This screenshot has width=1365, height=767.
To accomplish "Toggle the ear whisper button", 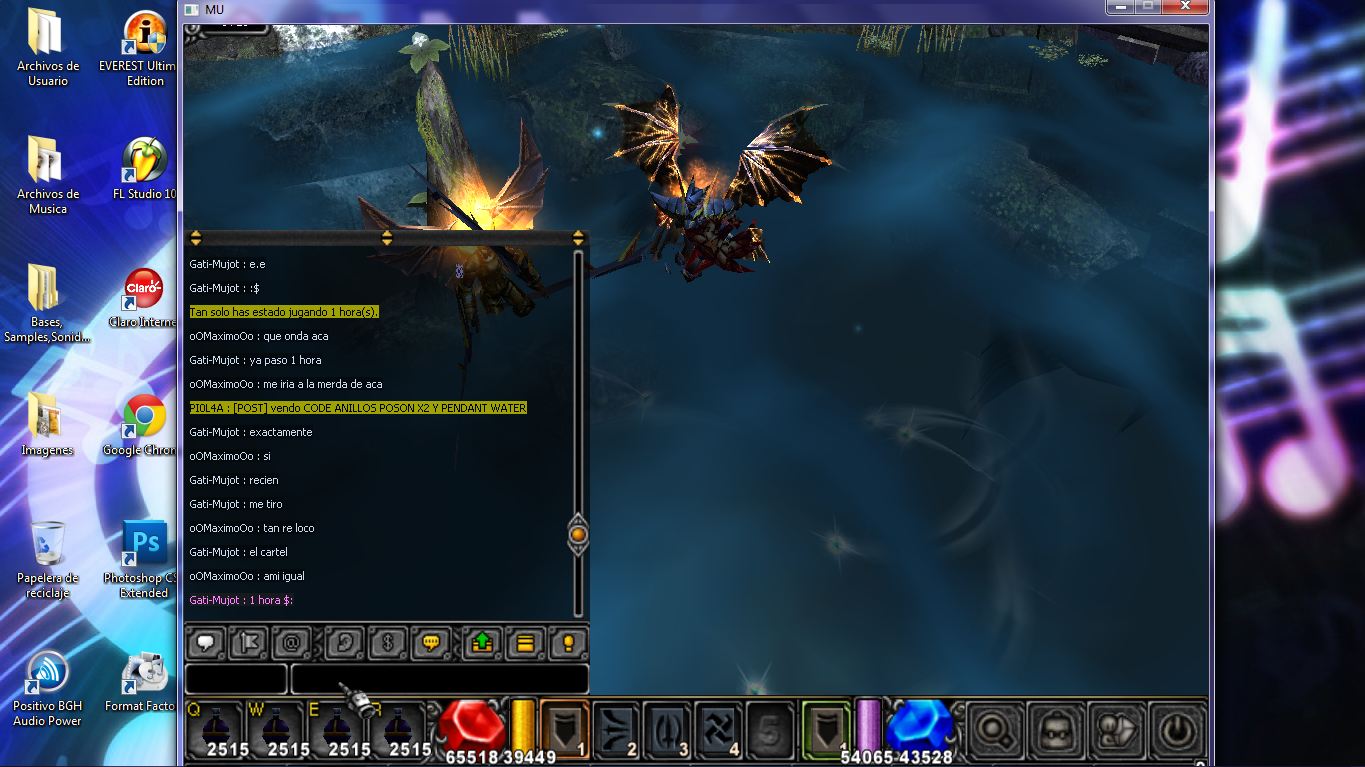I will [345, 643].
